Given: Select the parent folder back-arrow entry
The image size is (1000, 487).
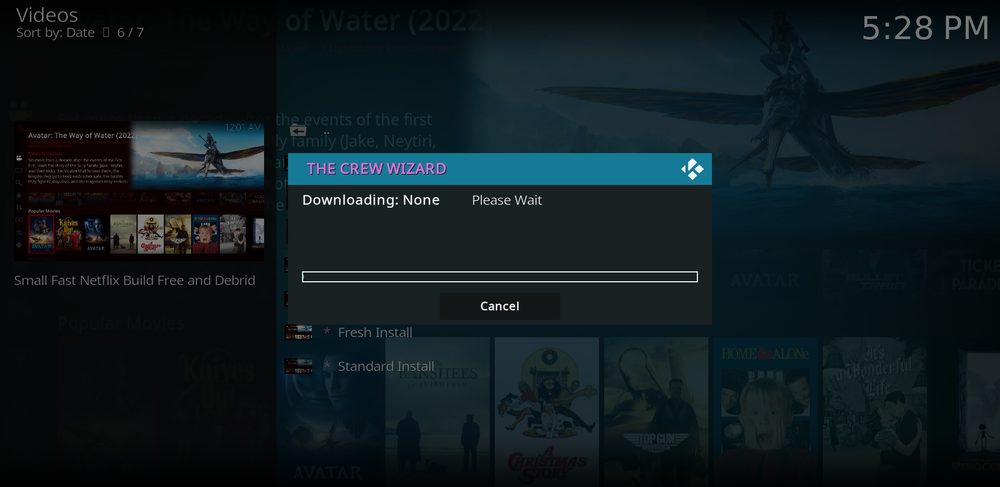Looking at the screenshot, I should click(298, 131).
